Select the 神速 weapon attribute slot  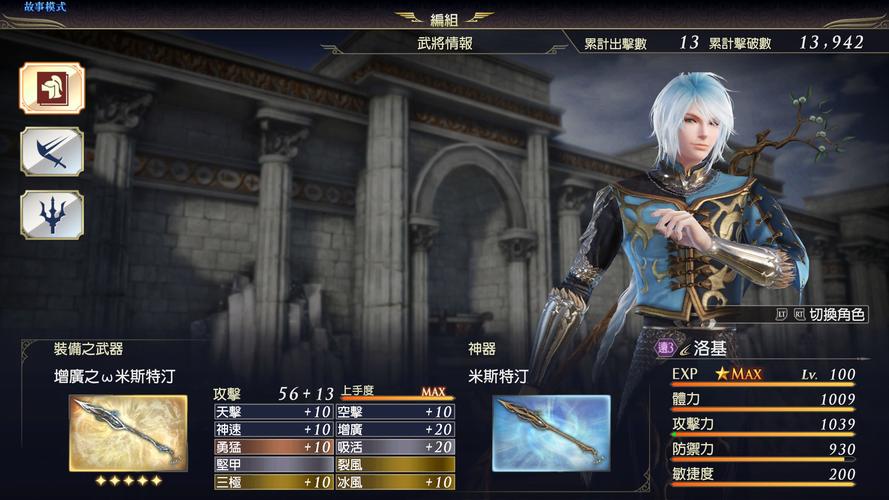point(273,429)
